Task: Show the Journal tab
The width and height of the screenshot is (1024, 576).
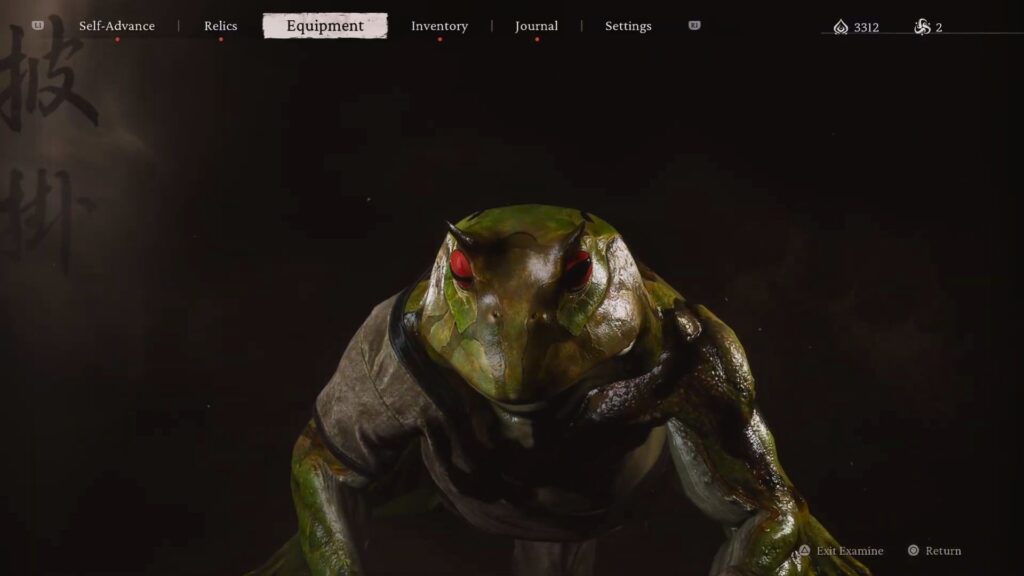Action: tap(536, 26)
